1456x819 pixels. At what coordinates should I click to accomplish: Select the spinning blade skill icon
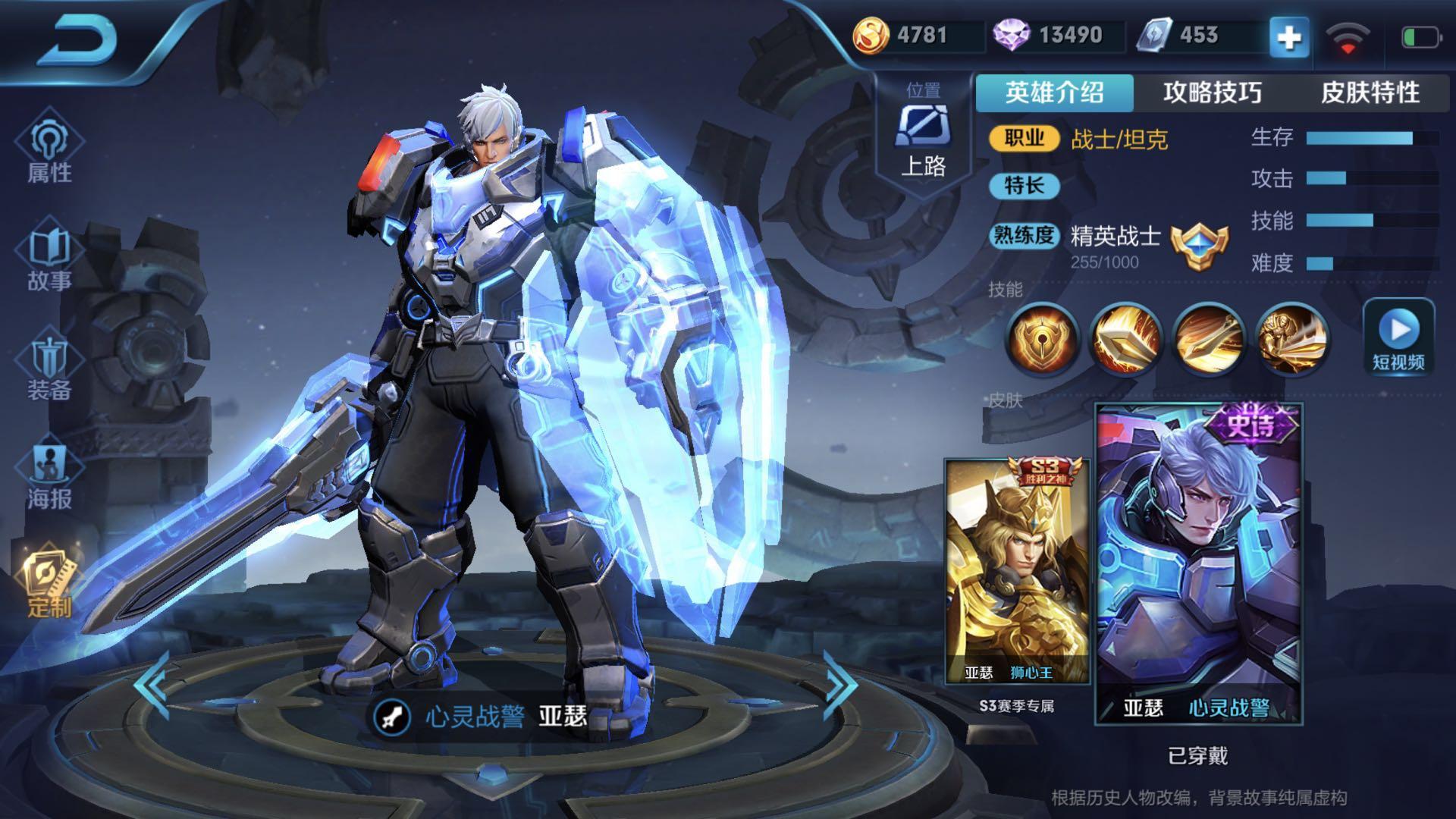[x=1208, y=339]
